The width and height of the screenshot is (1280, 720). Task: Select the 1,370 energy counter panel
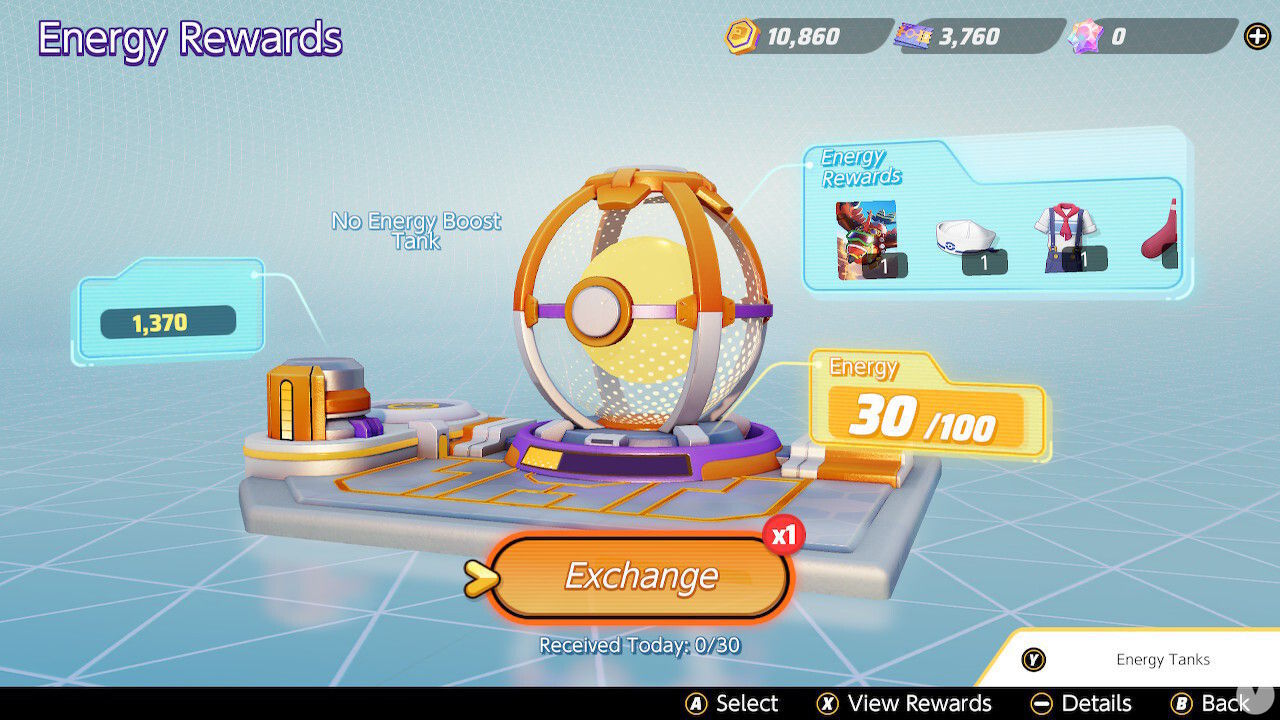tap(167, 321)
